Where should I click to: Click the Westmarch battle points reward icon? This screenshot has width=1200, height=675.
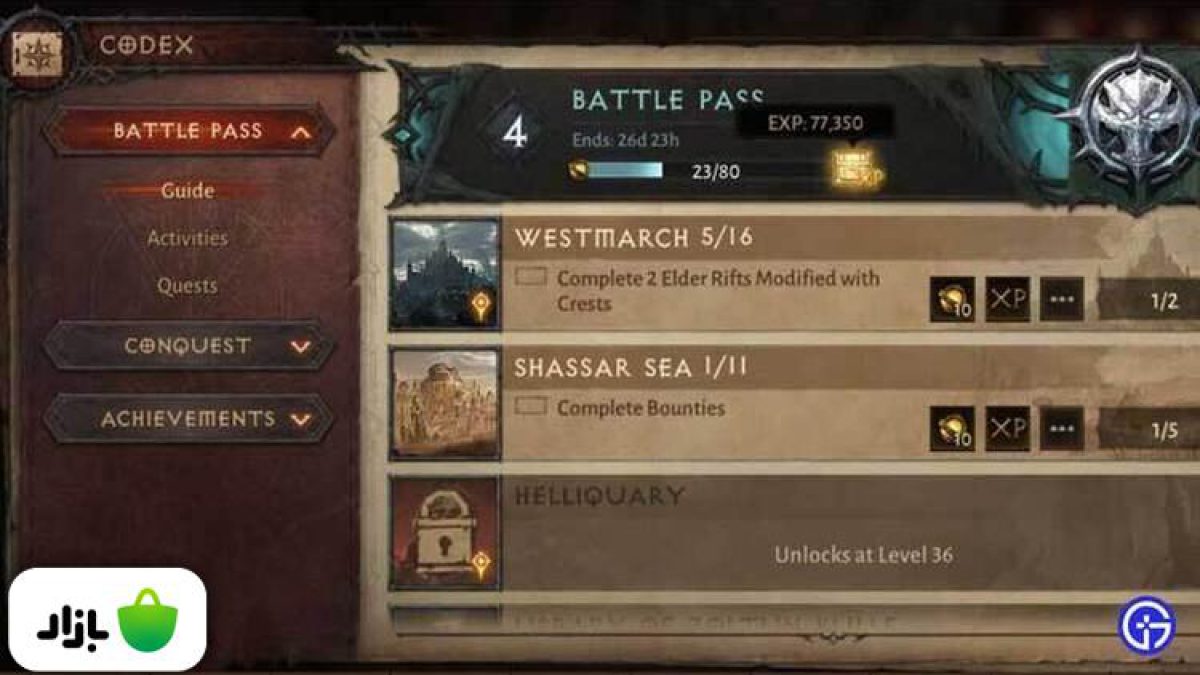951,300
